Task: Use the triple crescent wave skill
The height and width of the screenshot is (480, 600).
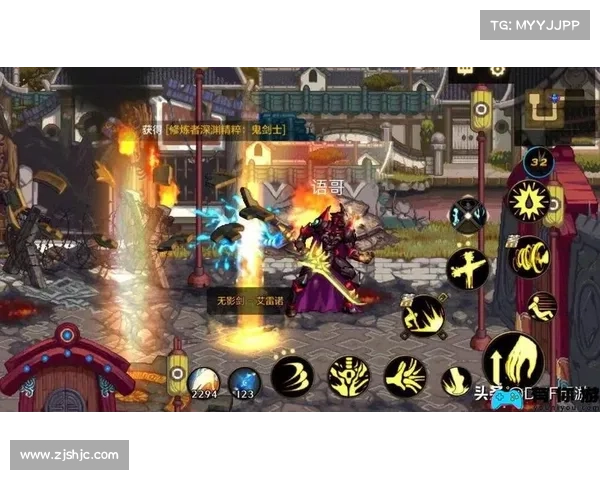Action: 292,377
